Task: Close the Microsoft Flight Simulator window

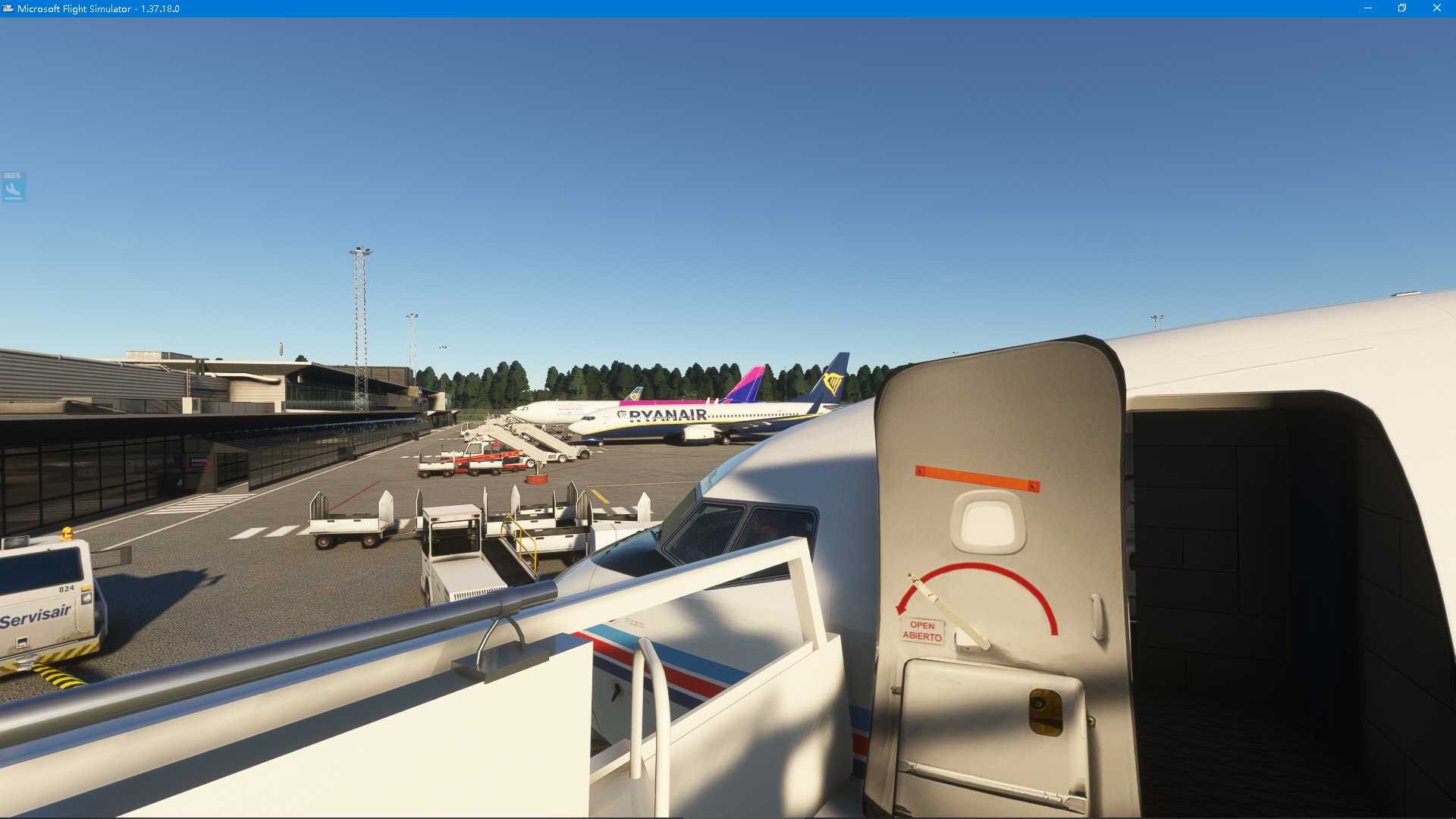Action: 1436,8
